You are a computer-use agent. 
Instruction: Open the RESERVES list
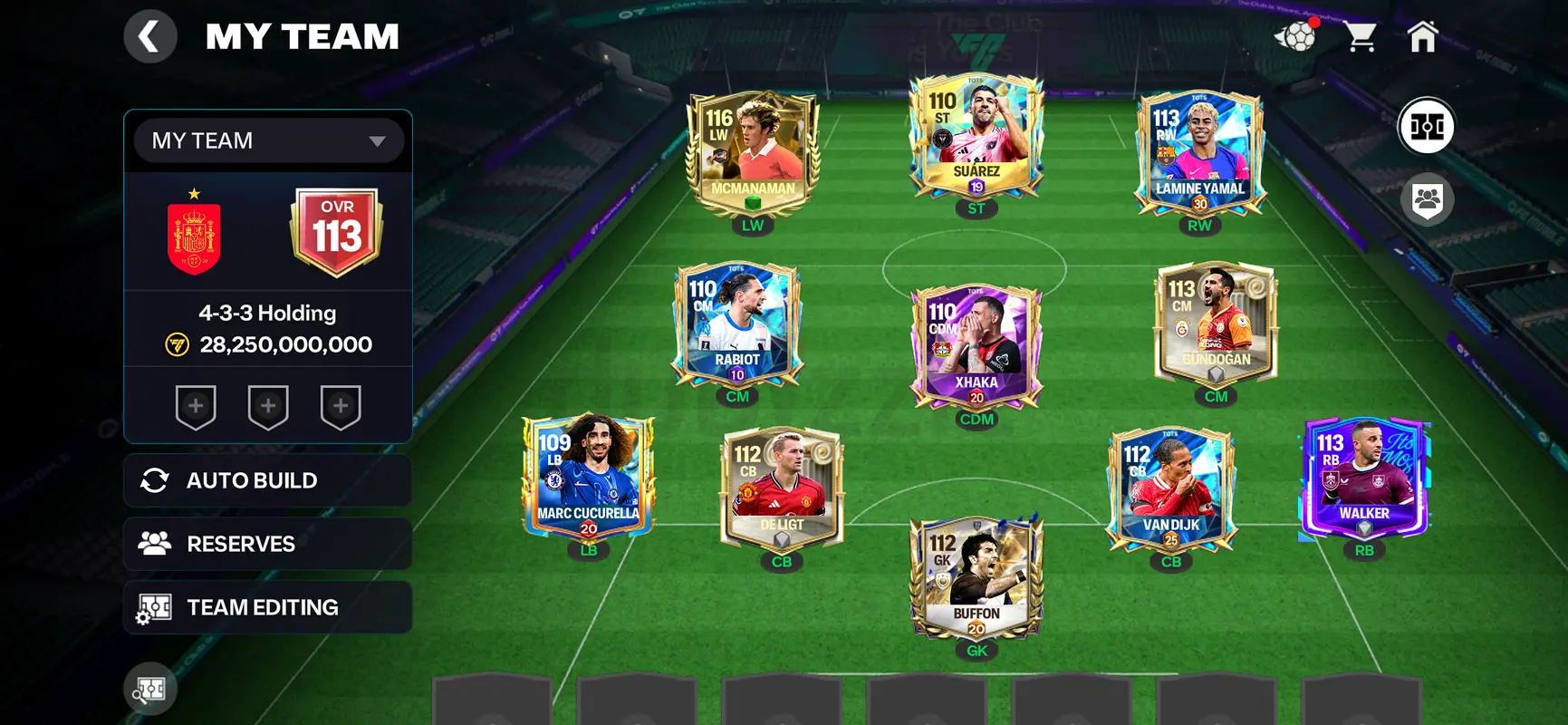tap(268, 544)
